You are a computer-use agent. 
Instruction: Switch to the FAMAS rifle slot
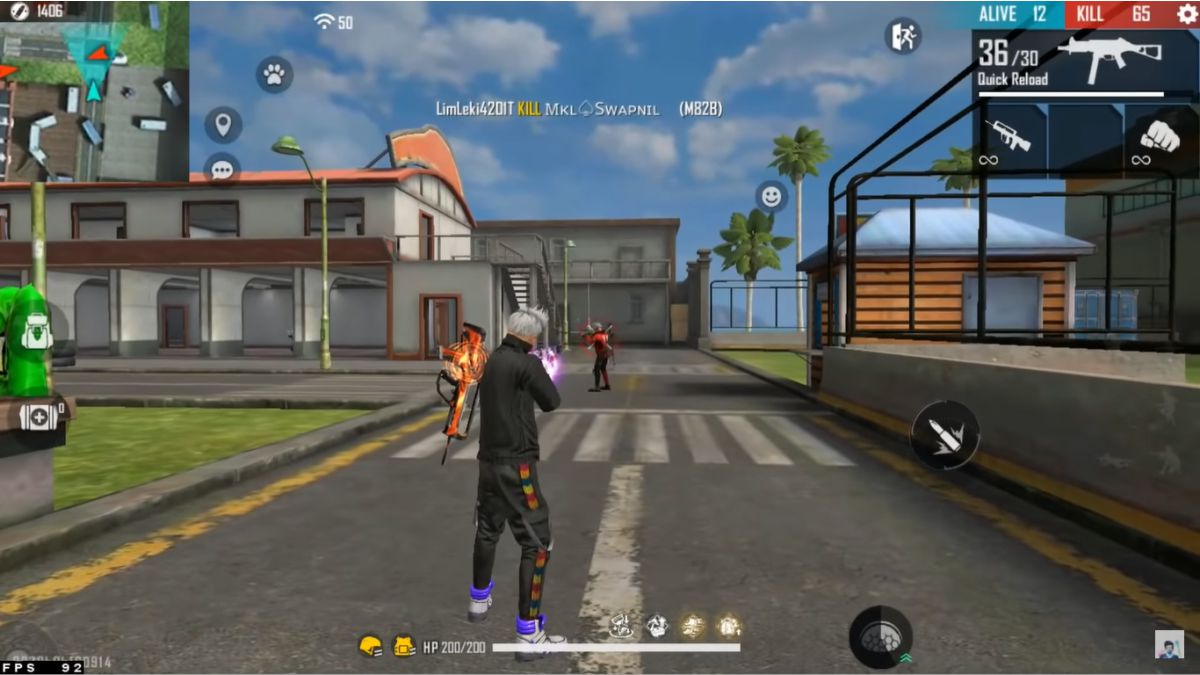tap(1008, 138)
